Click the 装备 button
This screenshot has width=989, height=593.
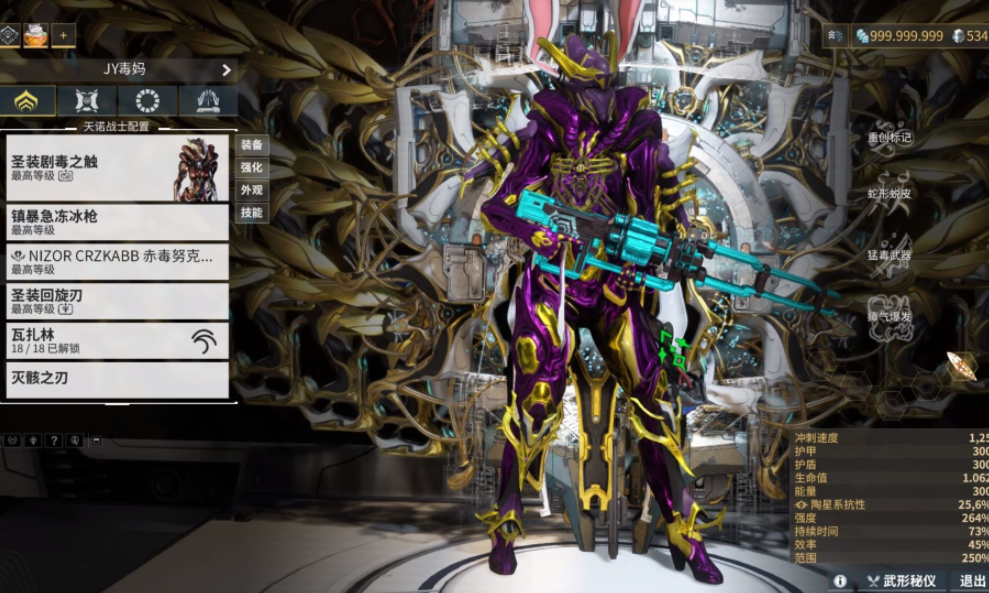pos(251,144)
